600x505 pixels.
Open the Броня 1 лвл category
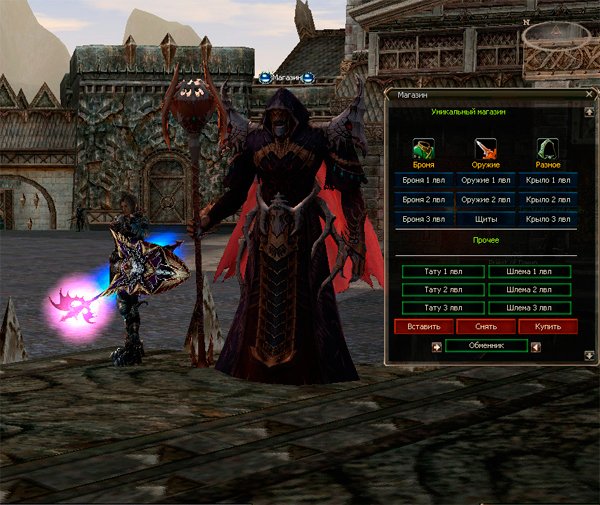click(x=423, y=180)
